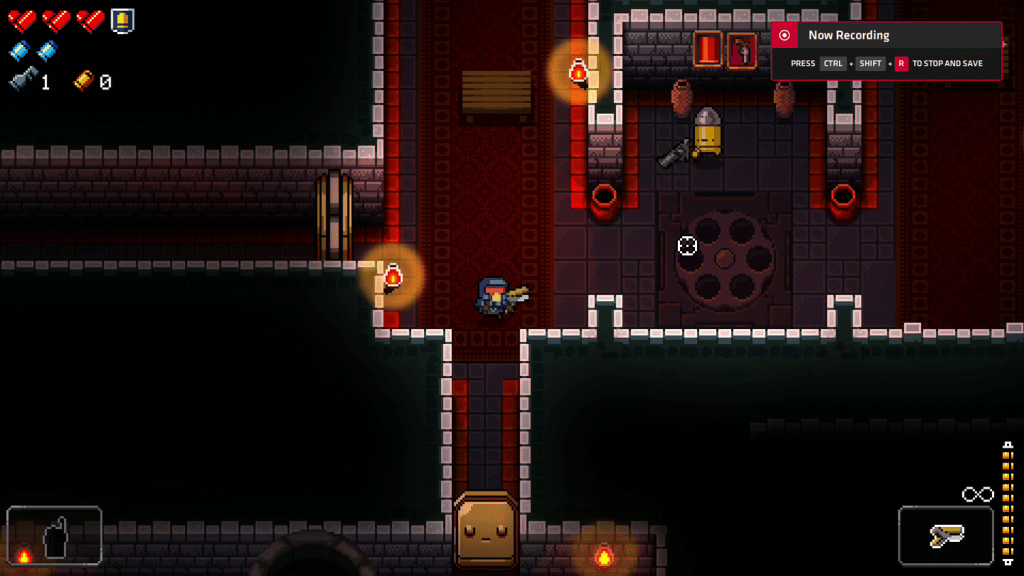This screenshot has width=1024, height=576.
Task: Click the shell casing currency icon
Action: 84,81
